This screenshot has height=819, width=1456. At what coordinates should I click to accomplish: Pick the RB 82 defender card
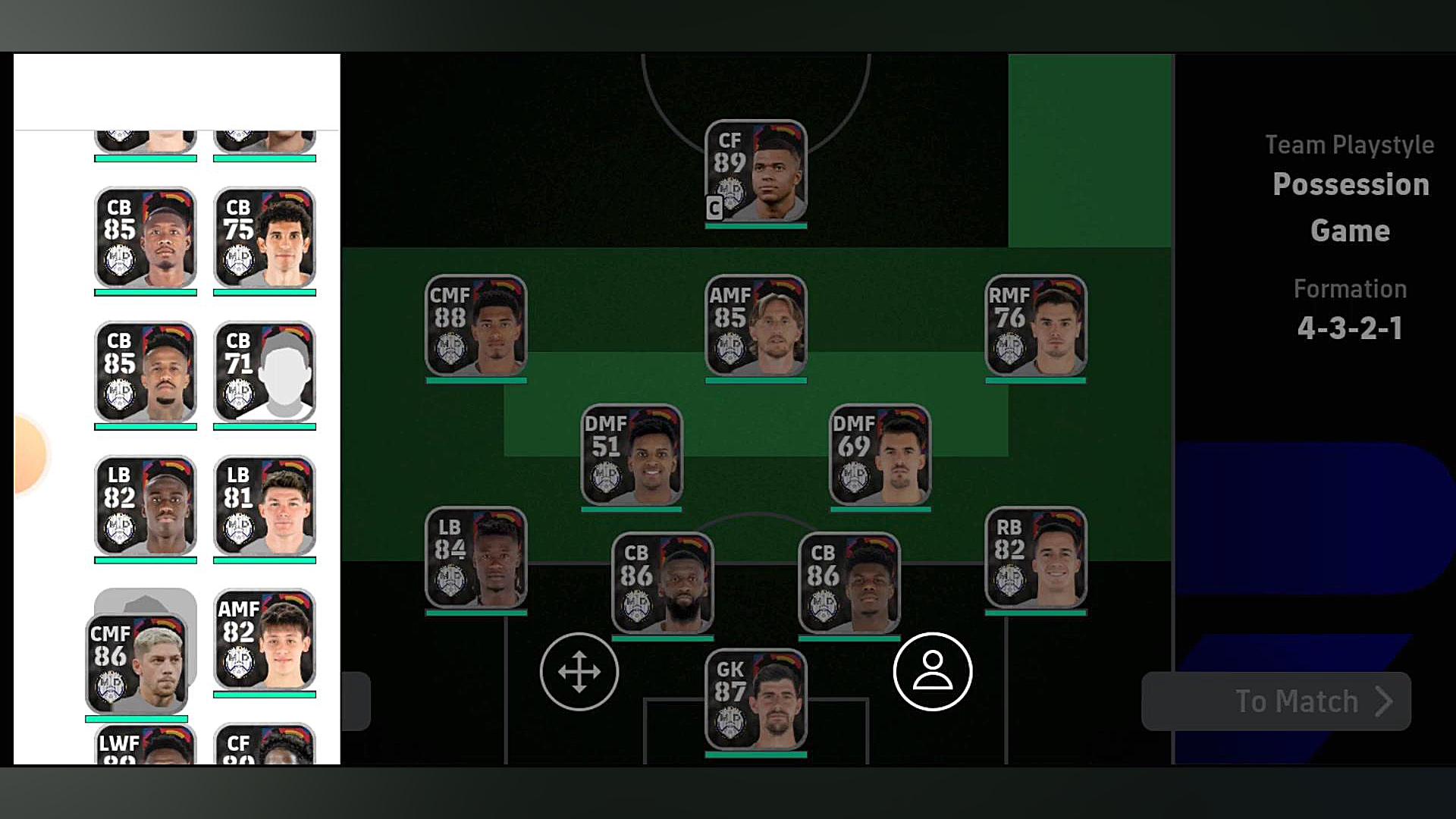tap(1035, 558)
